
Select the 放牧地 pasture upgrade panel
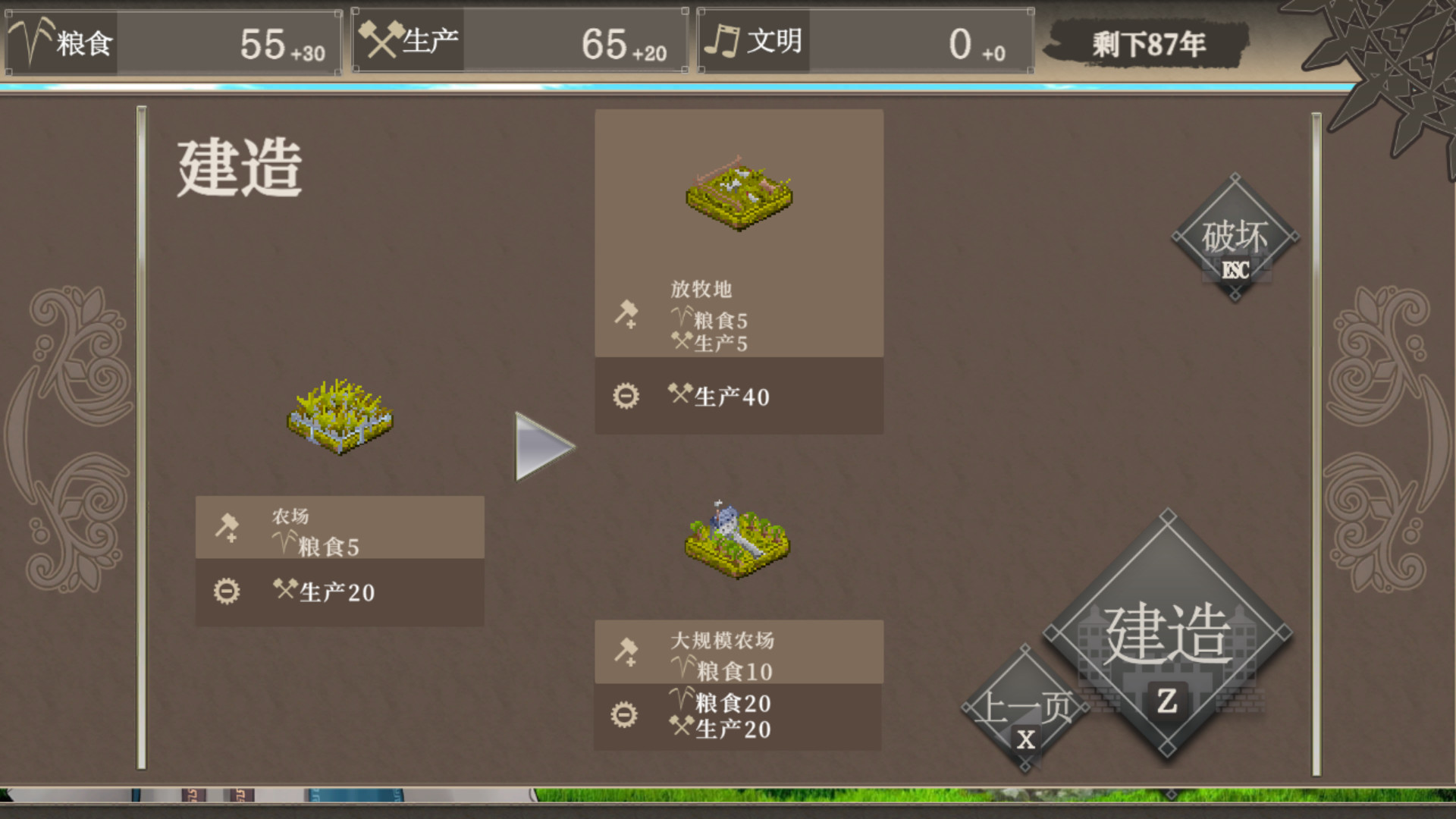pos(739,235)
